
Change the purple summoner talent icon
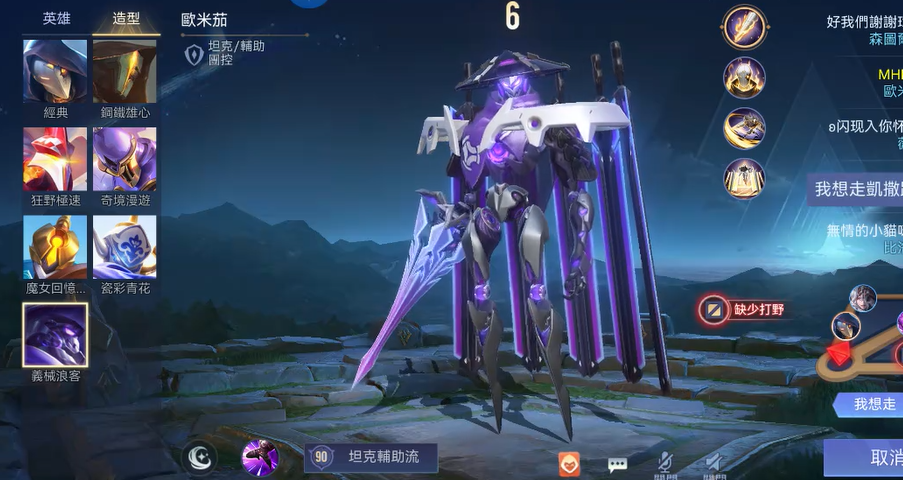click(x=261, y=458)
